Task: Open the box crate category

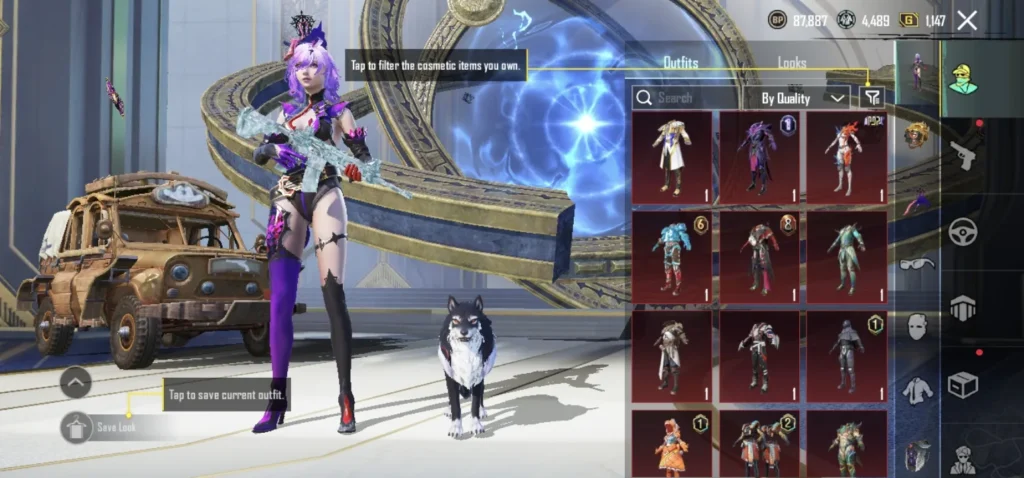Action: 963,384
